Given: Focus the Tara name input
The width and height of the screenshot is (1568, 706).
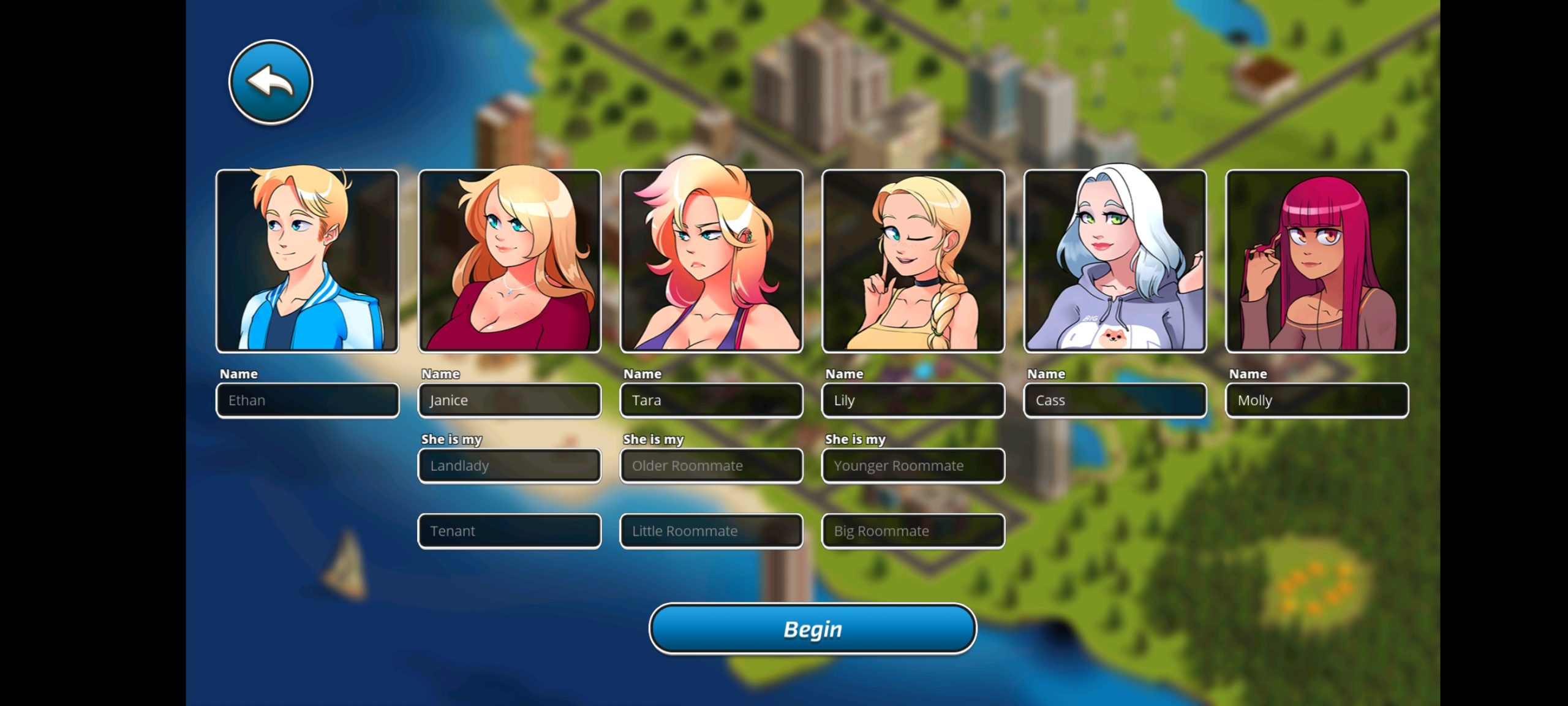Looking at the screenshot, I should (x=711, y=401).
